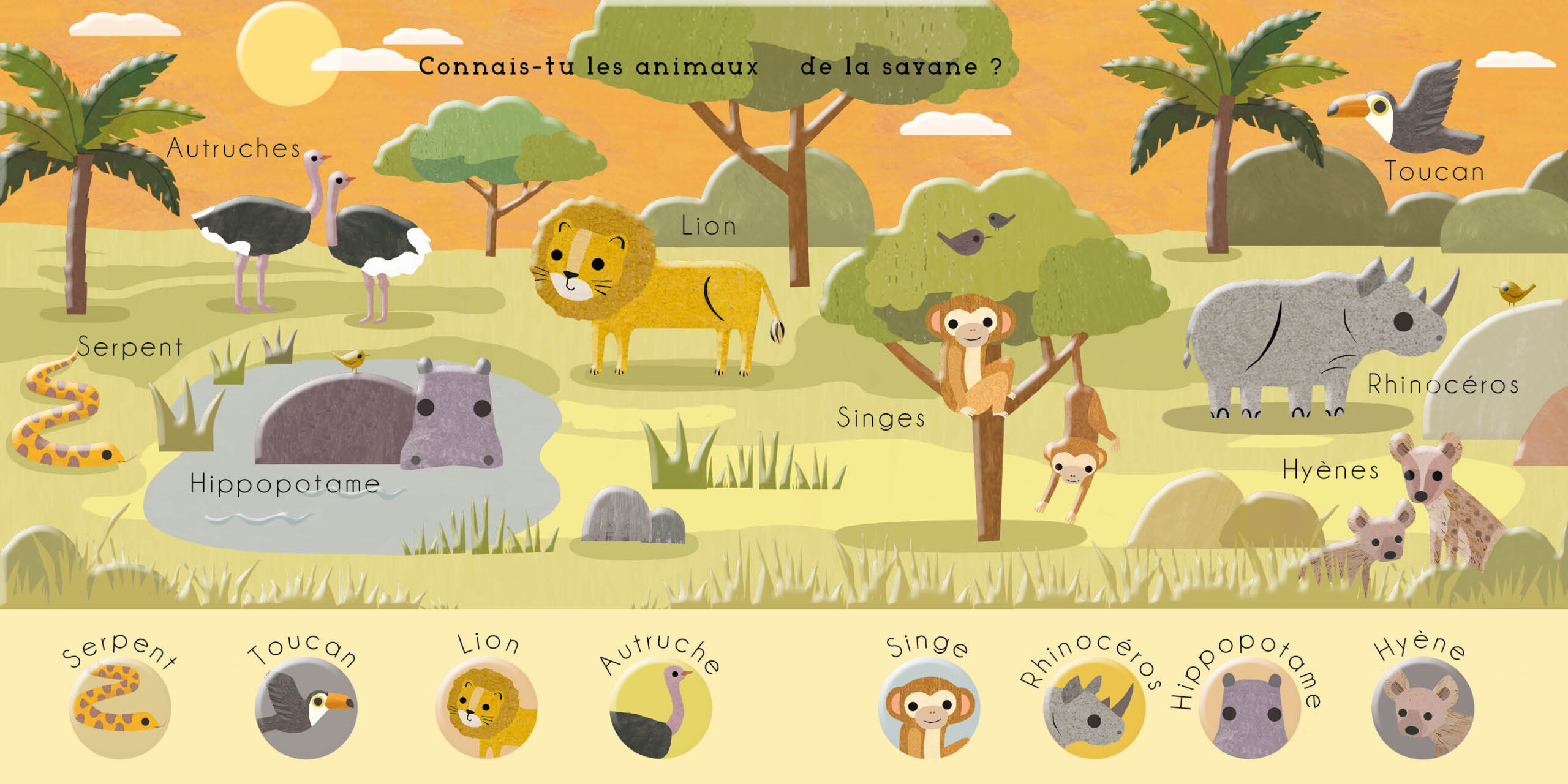Tap the Hippopotame purple badge
Image resolution: width=1568 pixels, height=784 pixels.
tap(1249, 708)
